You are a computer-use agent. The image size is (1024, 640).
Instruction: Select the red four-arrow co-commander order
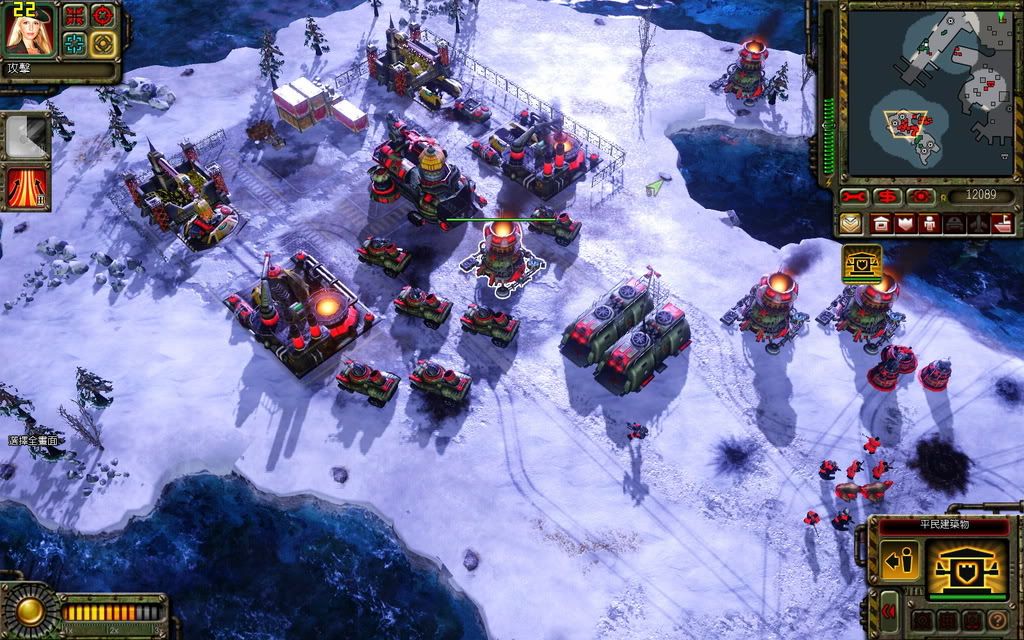tap(75, 15)
